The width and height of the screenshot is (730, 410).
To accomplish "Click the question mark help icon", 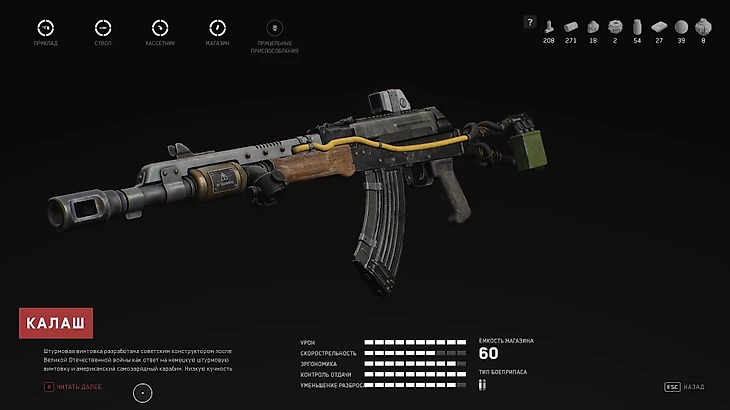I will (x=531, y=21).
